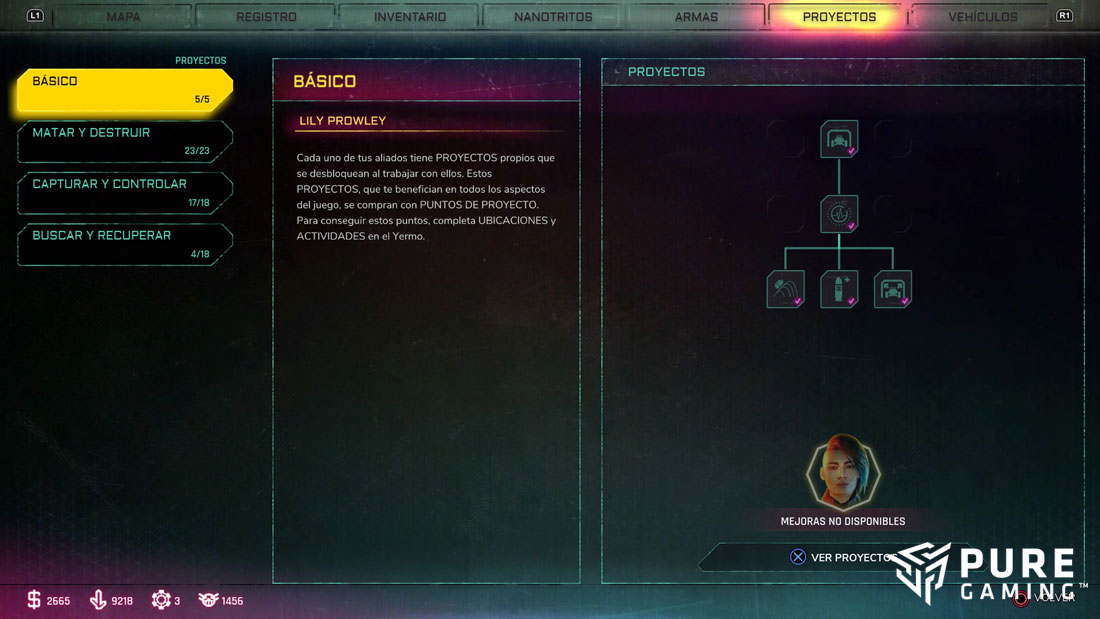Select Buscar y Recuperar project list
This screenshot has width=1100, height=619.
tap(124, 244)
